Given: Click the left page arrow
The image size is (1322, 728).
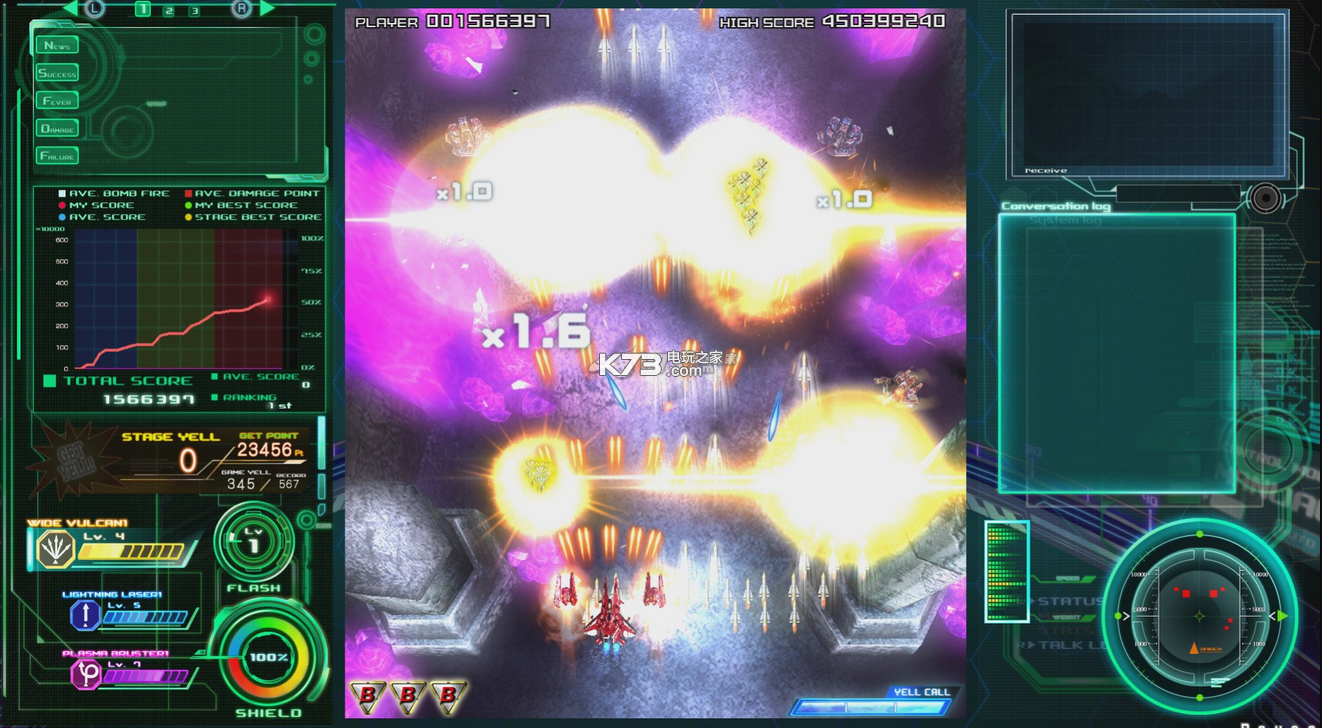Looking at the screenshot, I should (71, 9).
